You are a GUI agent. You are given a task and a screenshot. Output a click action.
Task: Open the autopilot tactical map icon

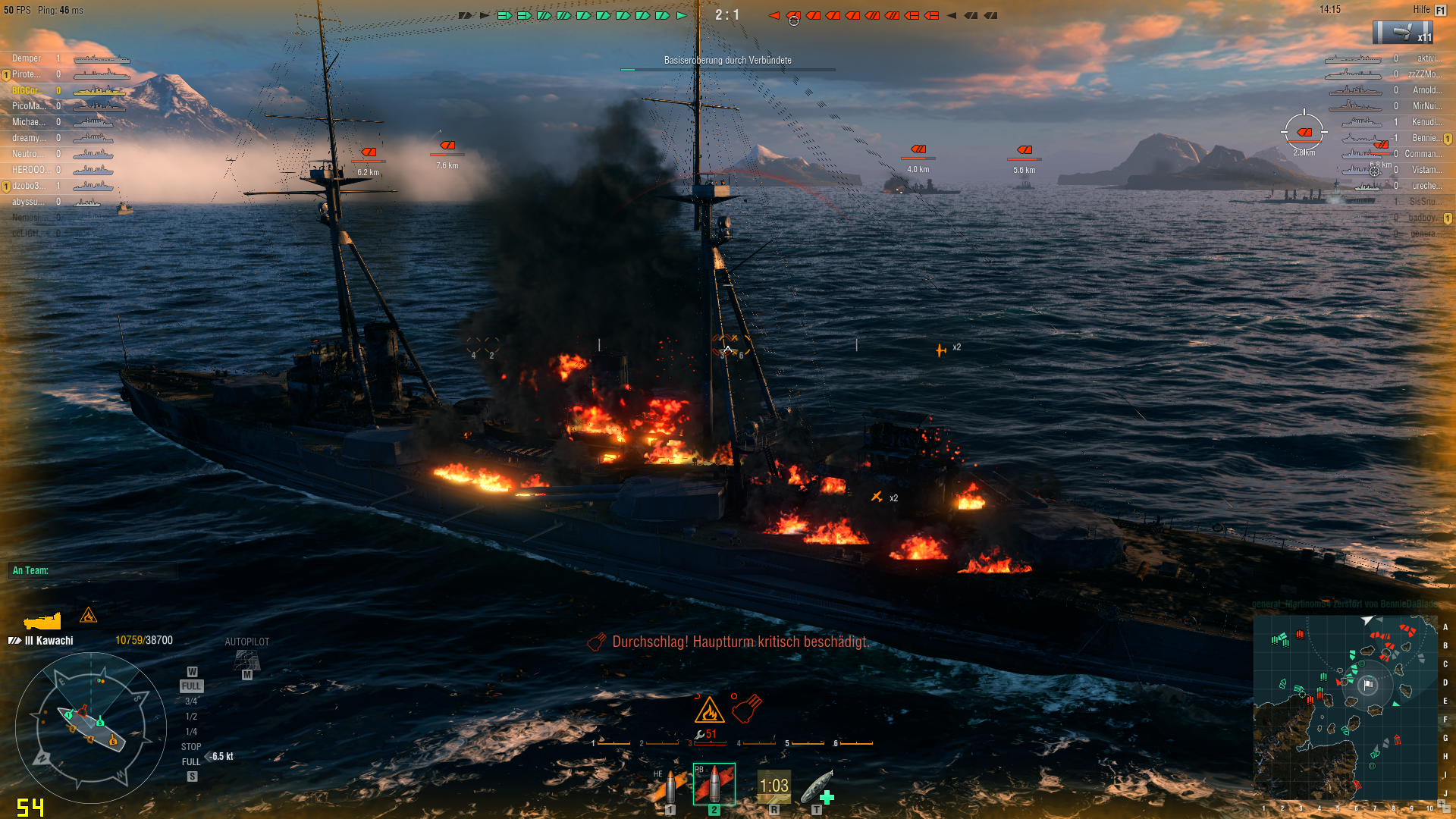246,661
